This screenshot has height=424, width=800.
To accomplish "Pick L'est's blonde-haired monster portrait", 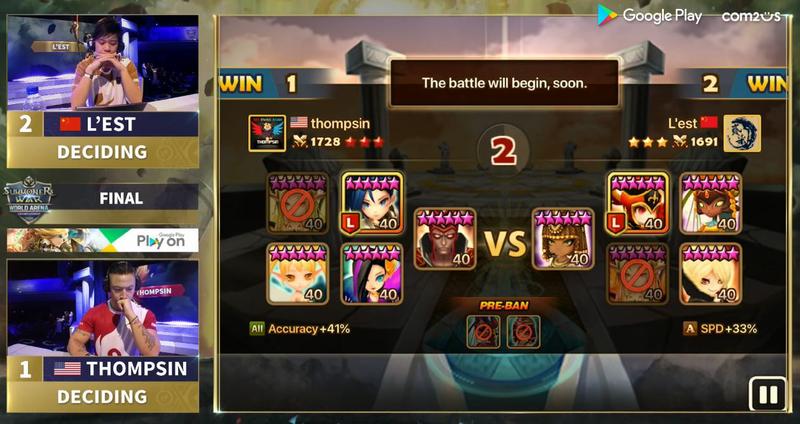I will pos(710,273).
